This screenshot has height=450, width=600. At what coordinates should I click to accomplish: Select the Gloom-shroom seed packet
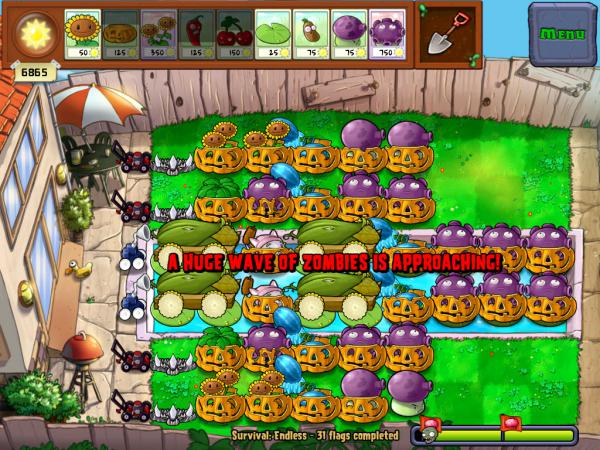387,35
